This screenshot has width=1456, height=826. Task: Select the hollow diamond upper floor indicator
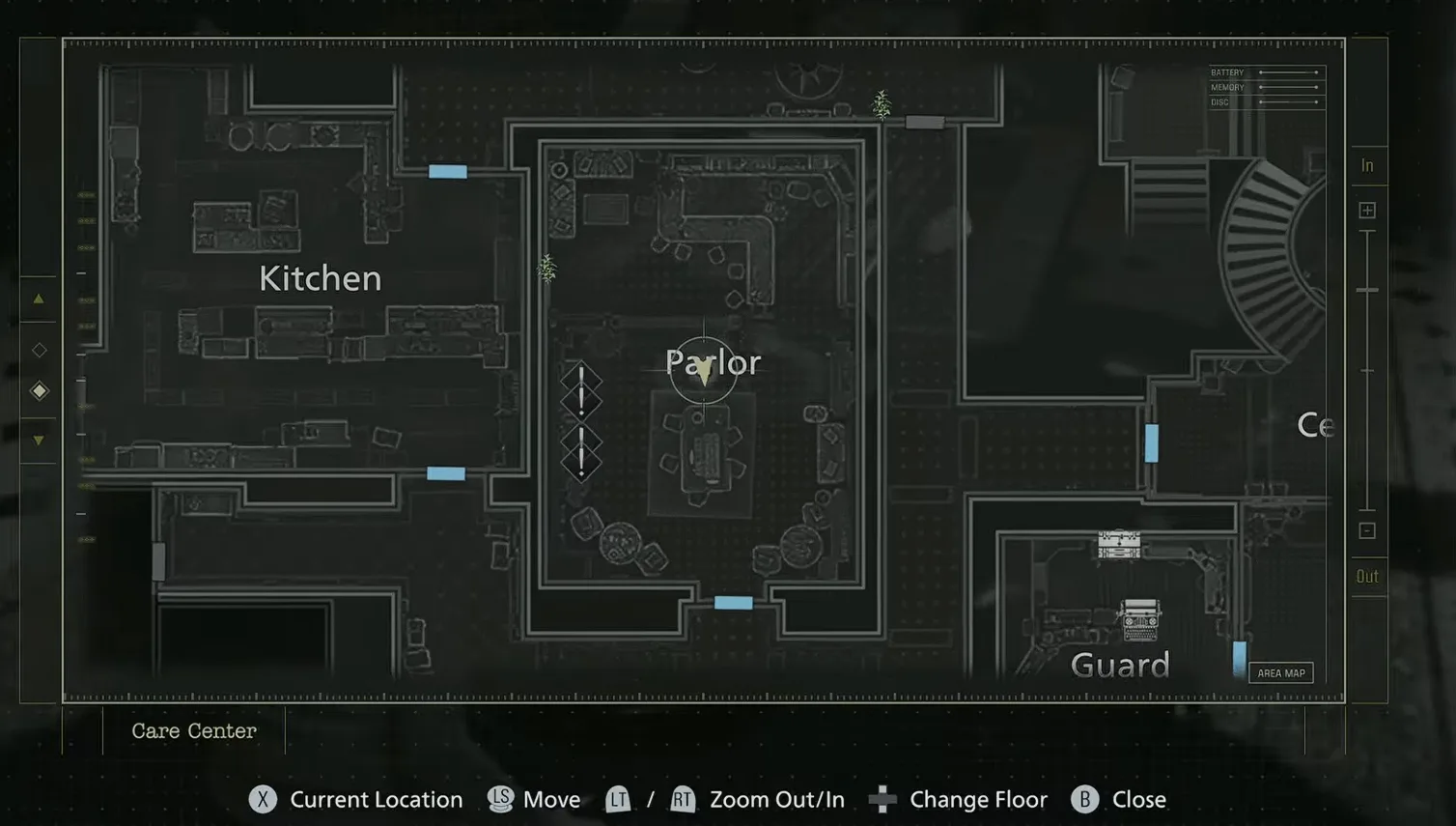click(39, 349)
